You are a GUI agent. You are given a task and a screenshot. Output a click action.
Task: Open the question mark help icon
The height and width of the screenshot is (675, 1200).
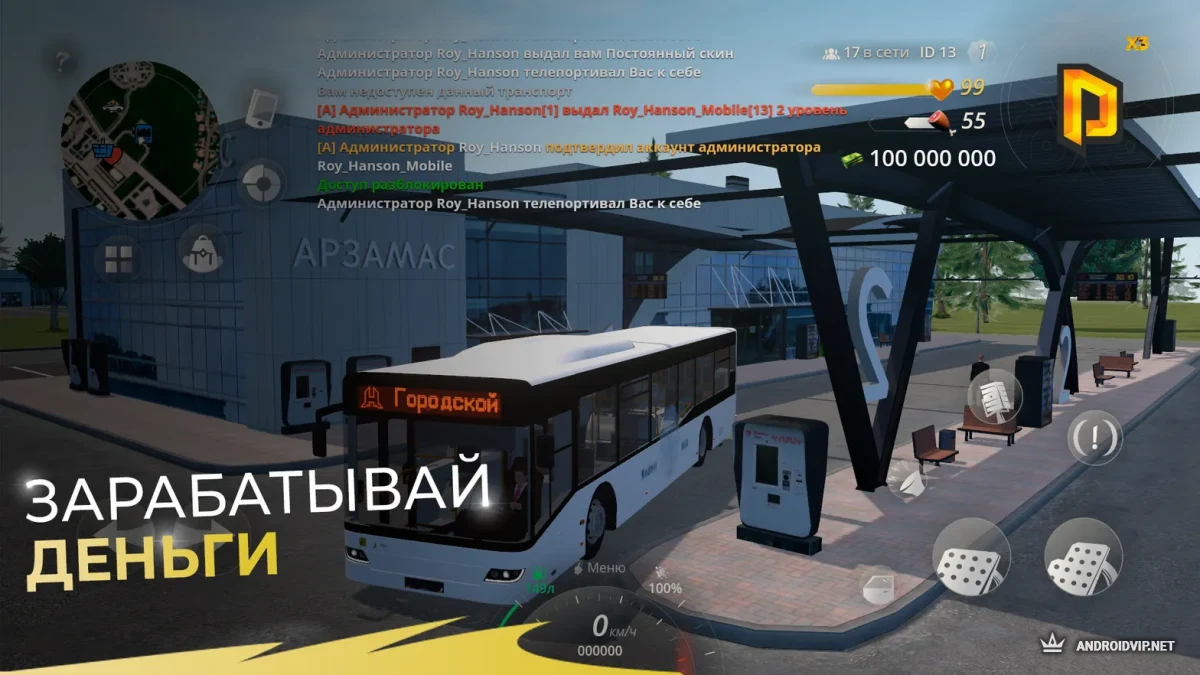63,62
